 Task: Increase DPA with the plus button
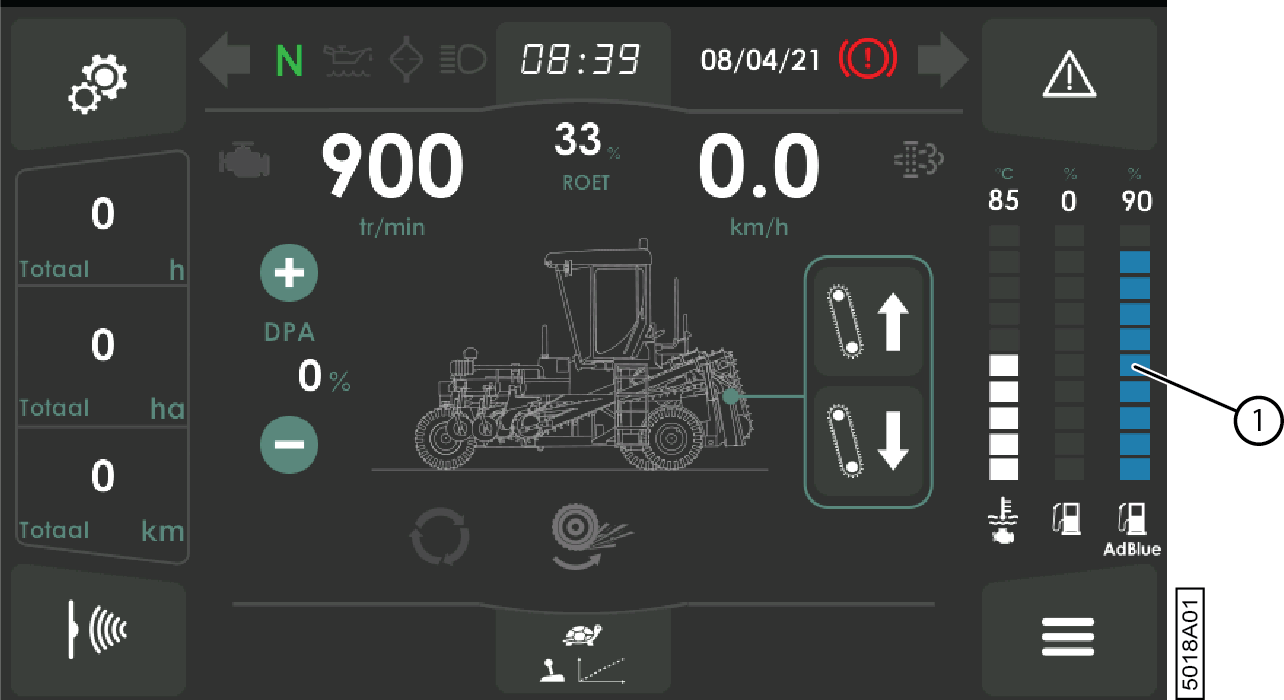[289, 273]
